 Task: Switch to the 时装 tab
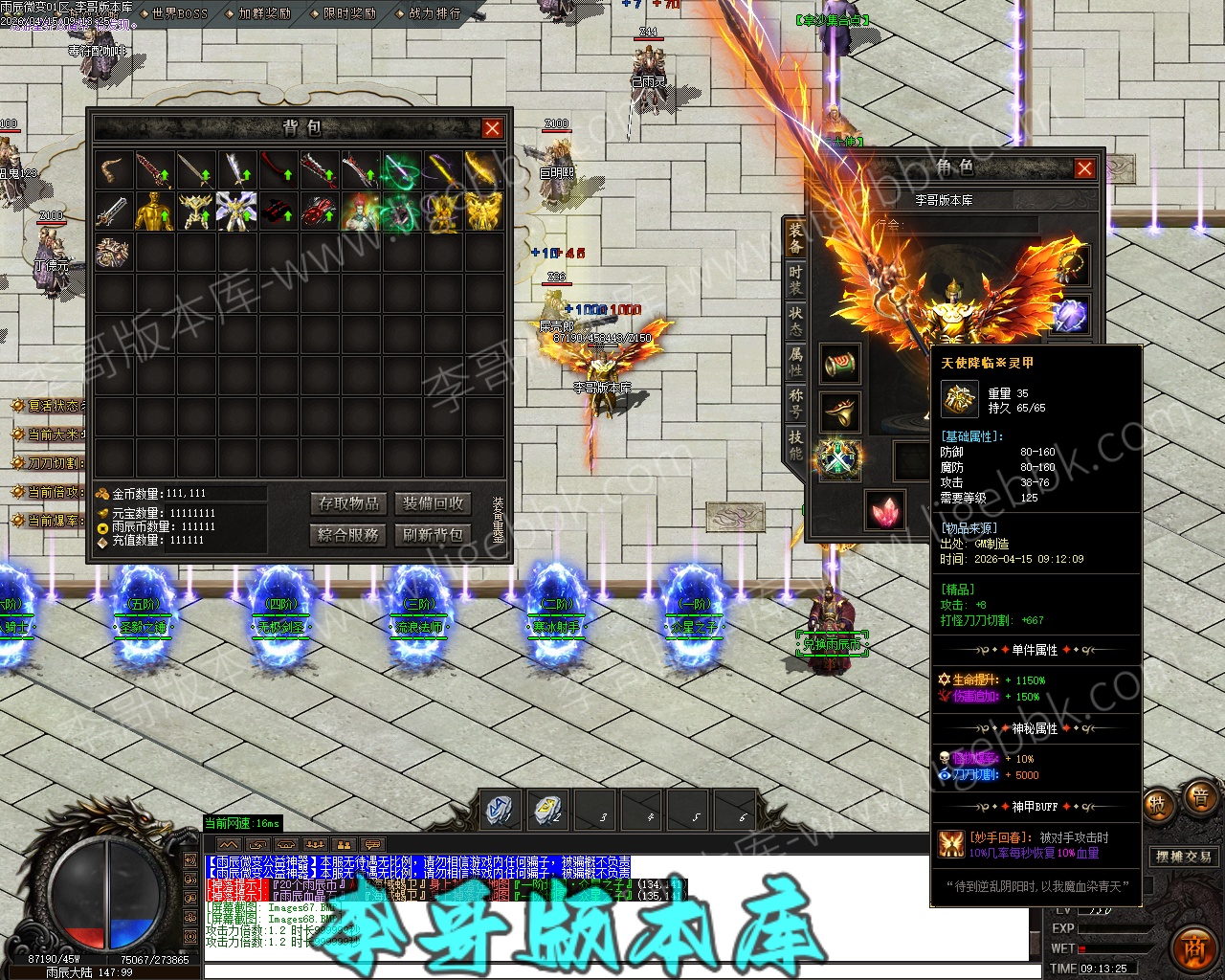point(795,278)
